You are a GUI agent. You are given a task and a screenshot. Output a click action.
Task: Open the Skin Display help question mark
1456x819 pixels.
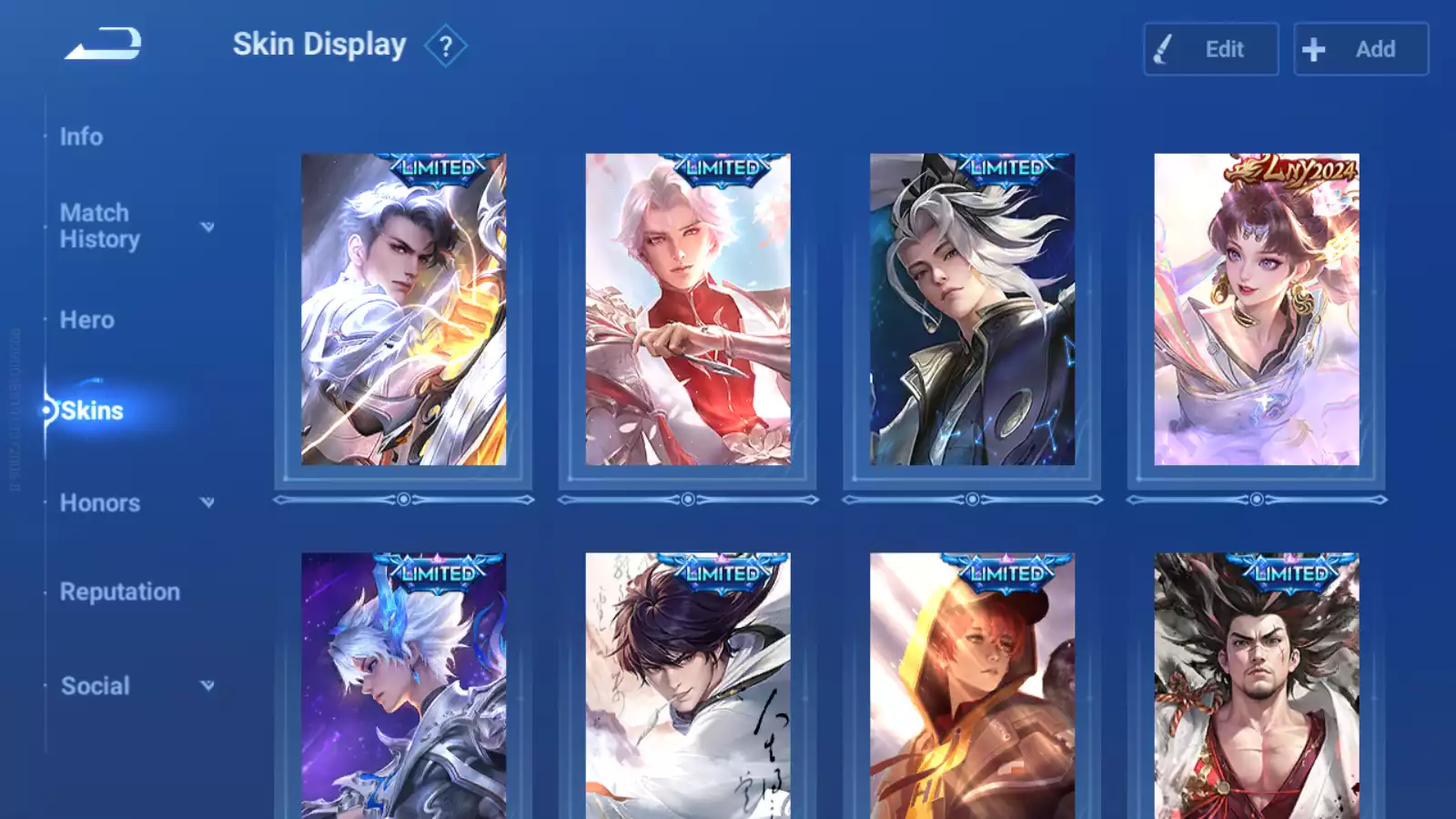pyautogui.click(x=445, y=46)
